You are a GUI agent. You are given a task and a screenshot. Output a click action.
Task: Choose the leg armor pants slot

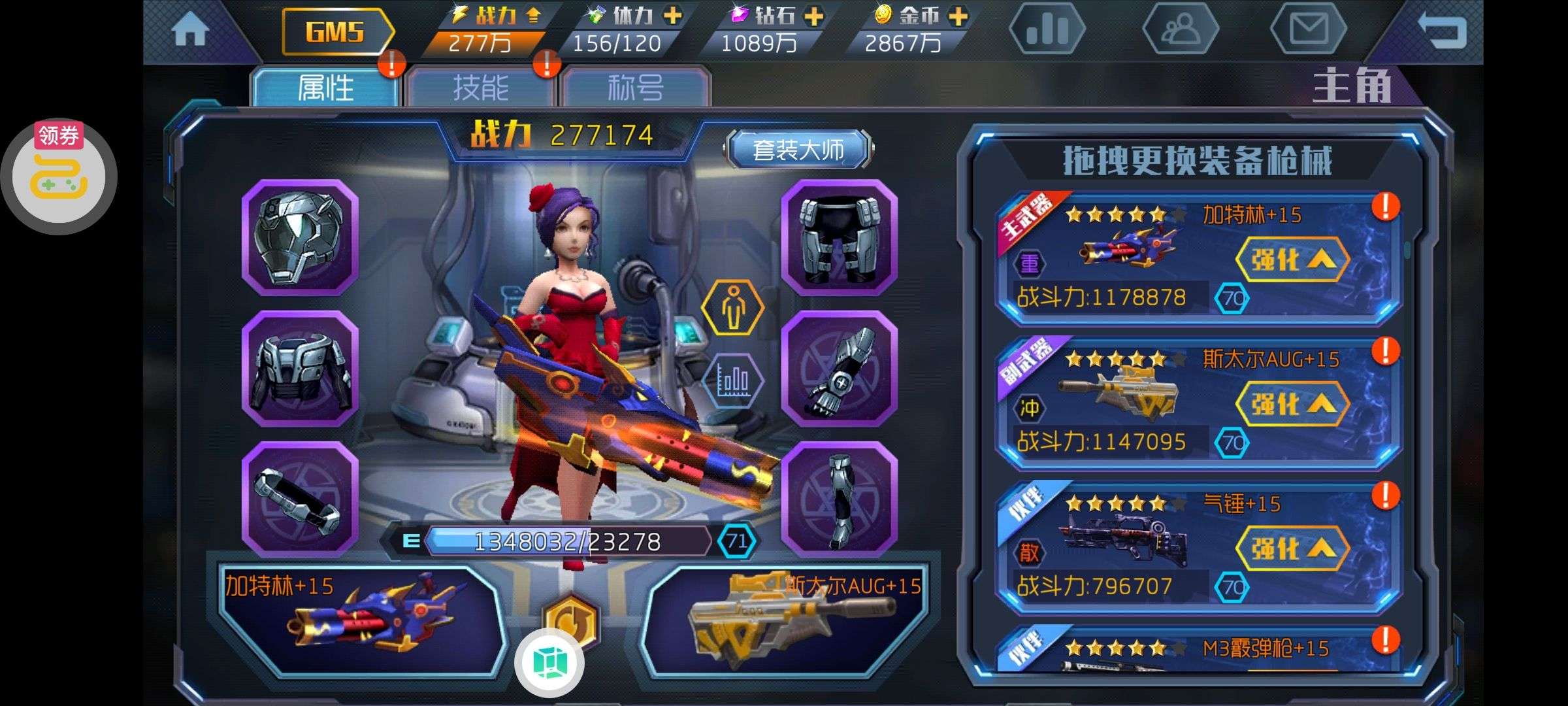coord(840,237)
